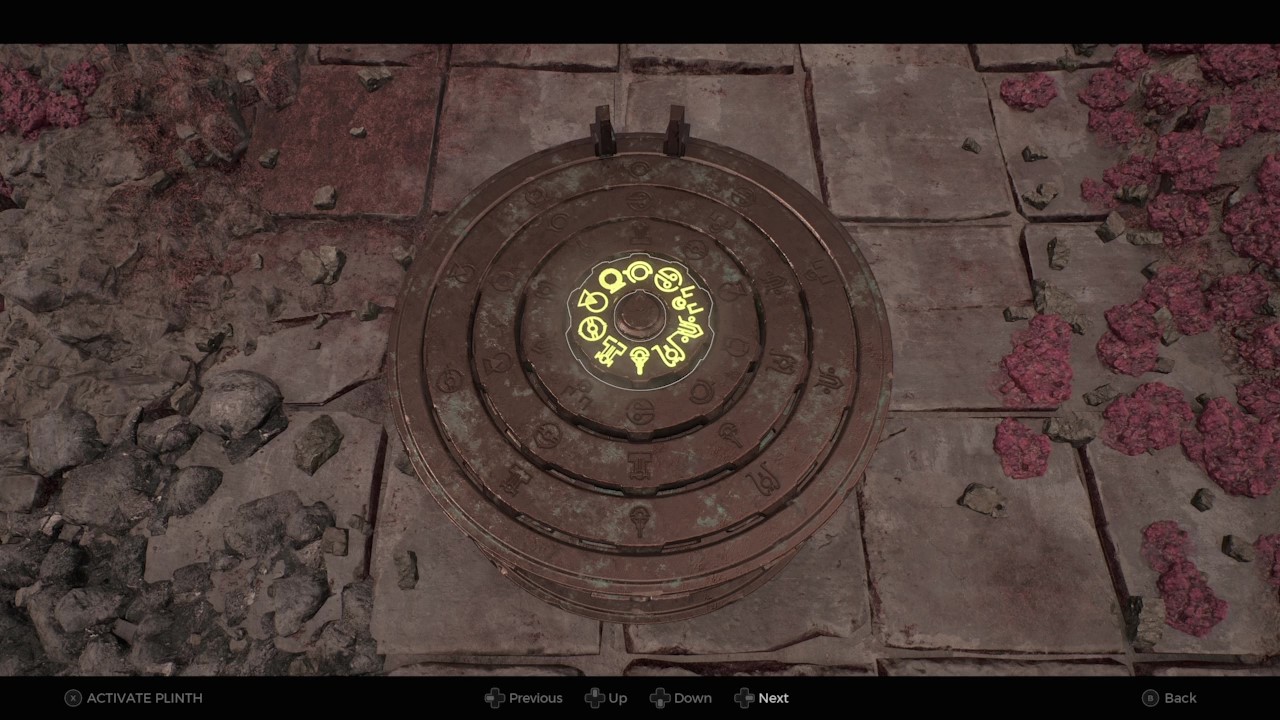This screenshot has height=720, width=1280.
Task: Select the glowing split-circle glyph with dots
Action: tap(668, 279)
